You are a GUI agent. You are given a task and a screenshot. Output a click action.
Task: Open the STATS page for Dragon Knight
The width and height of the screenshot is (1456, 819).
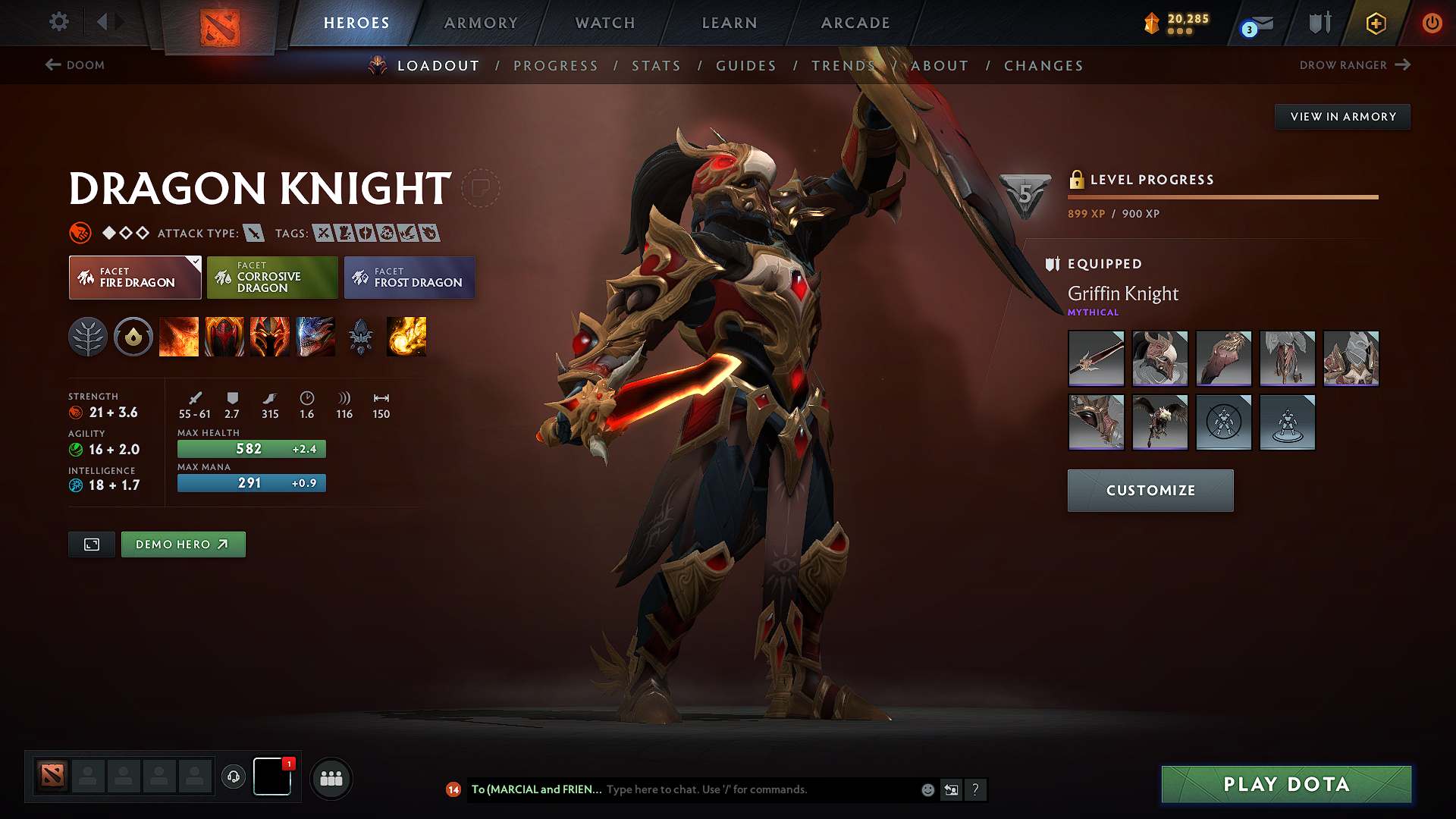(657, 66)
